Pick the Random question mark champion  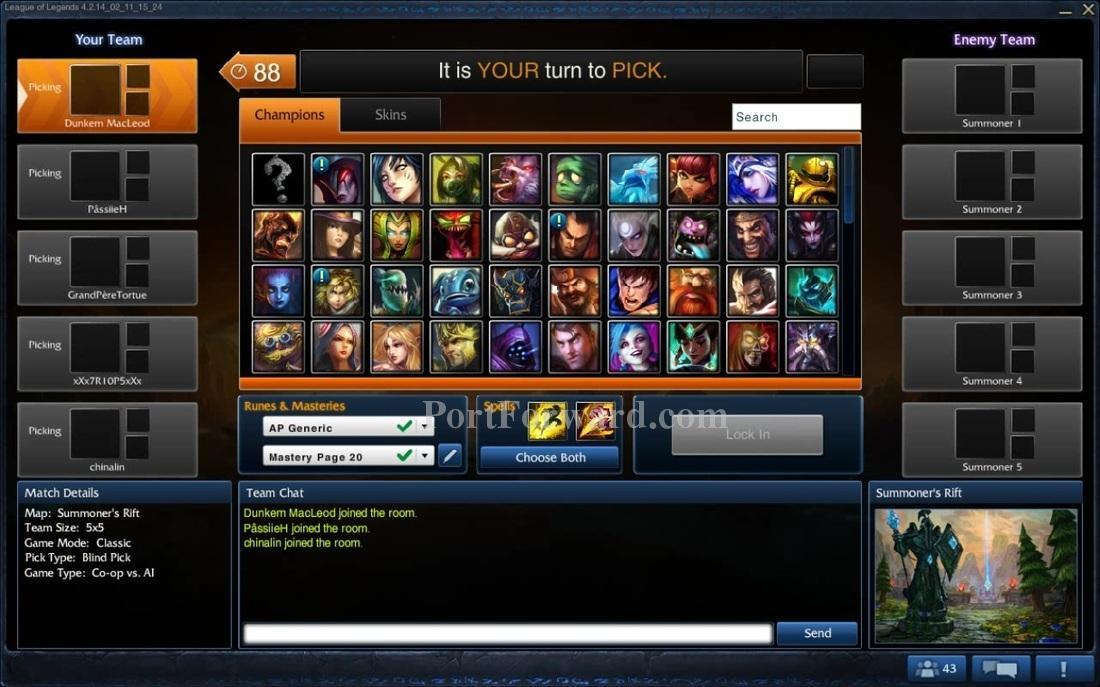(x=278, y=179)
